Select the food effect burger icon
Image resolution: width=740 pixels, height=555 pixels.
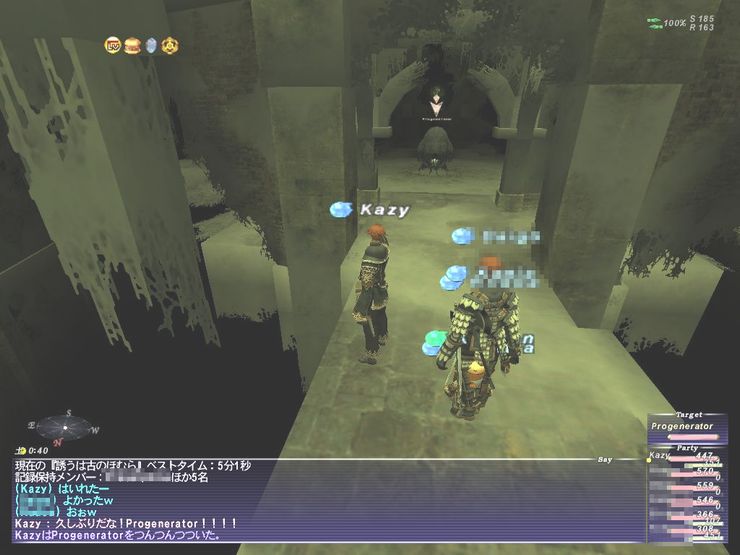tap(132, 45)
